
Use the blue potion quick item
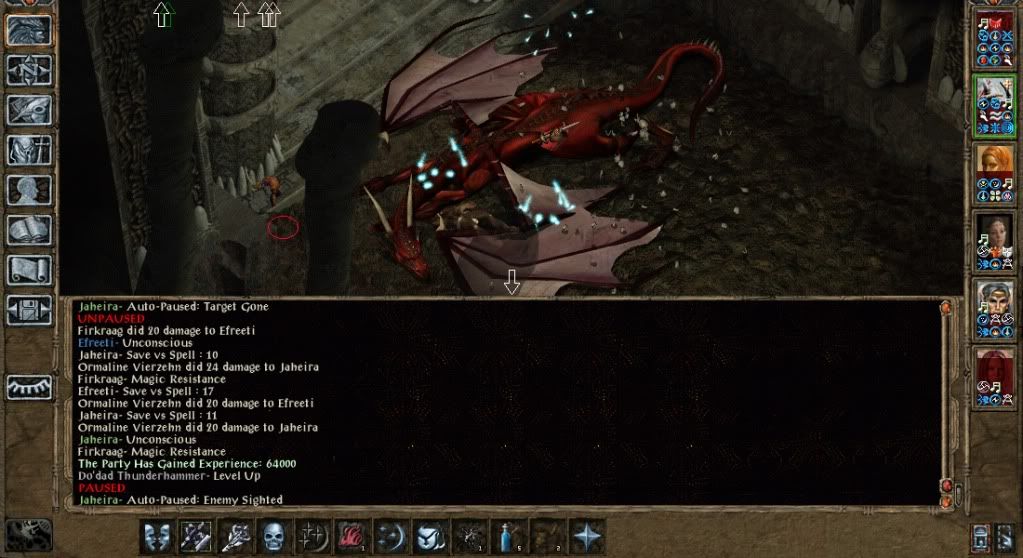tap(507, 536)
